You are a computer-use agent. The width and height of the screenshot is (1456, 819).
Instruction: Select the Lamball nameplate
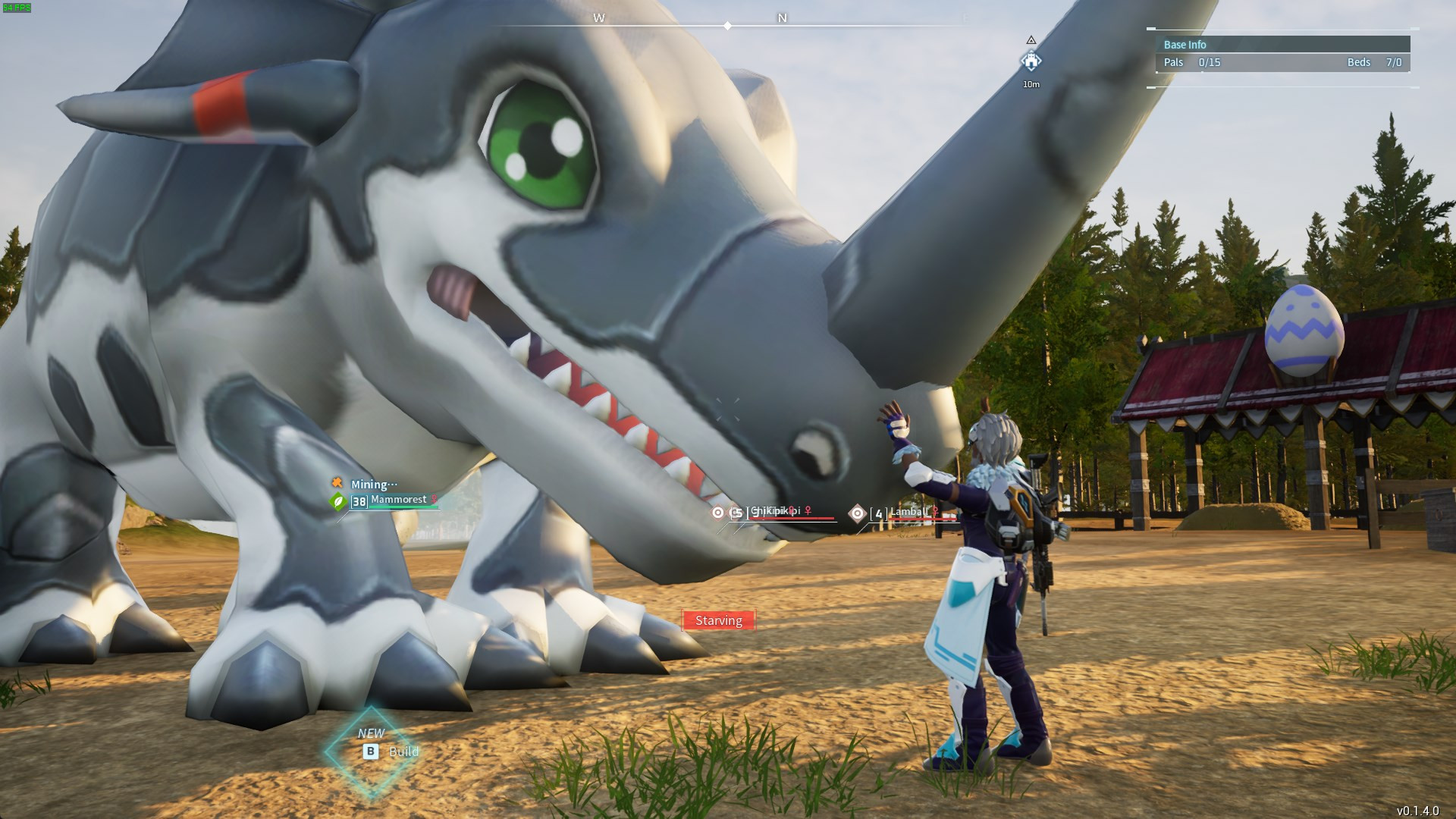pyautogui.click(x=908, y=513)
